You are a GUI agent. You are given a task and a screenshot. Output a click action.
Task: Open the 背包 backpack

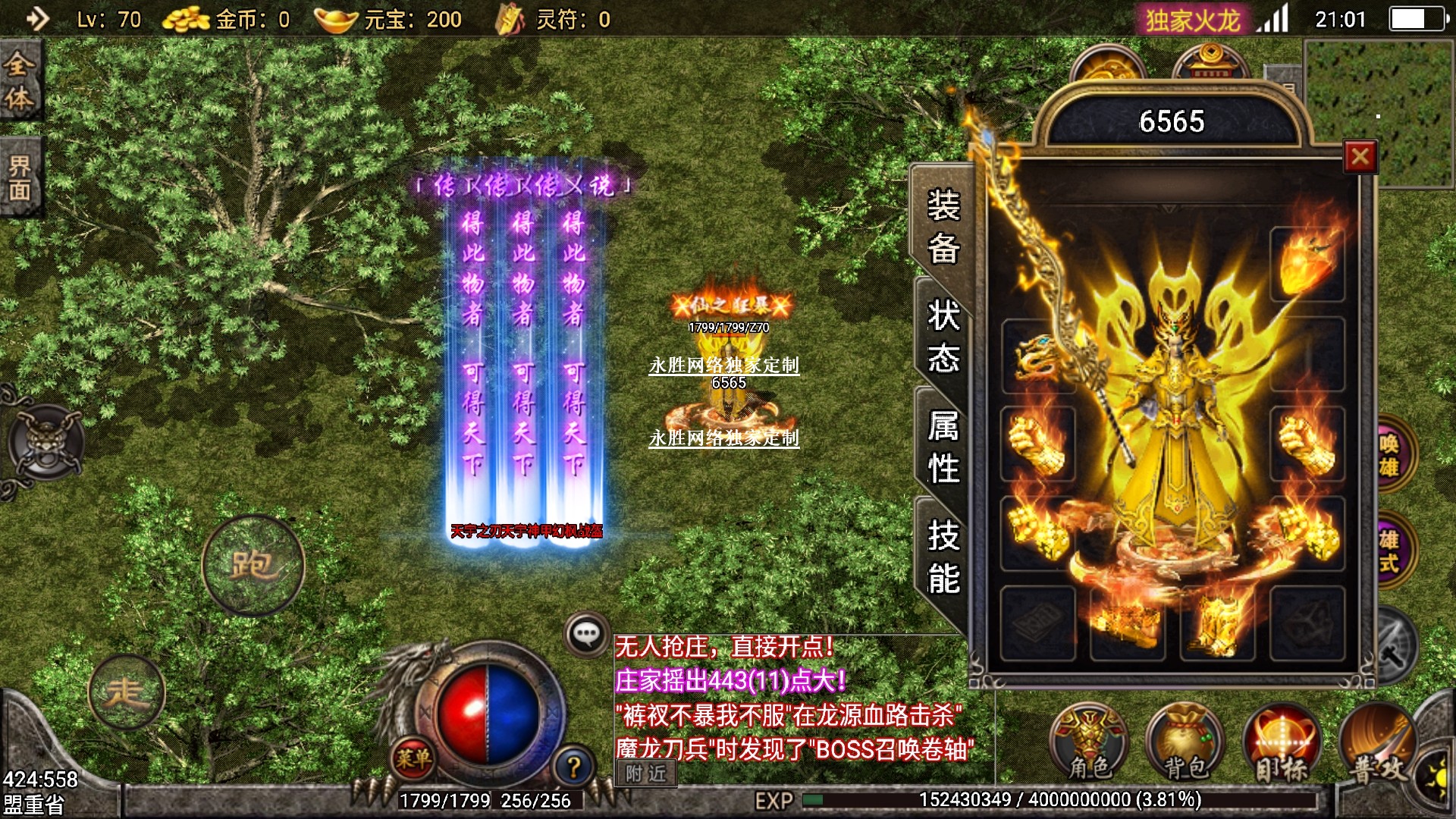point(1185,744)
